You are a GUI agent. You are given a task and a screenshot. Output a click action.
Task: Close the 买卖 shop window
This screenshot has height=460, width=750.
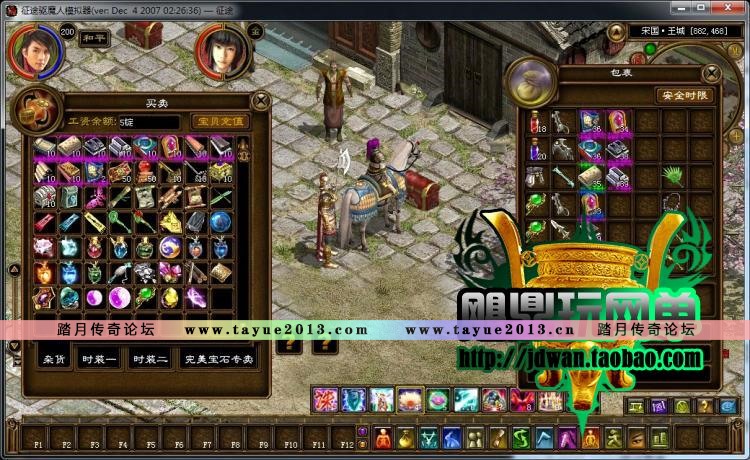[261, 100]
